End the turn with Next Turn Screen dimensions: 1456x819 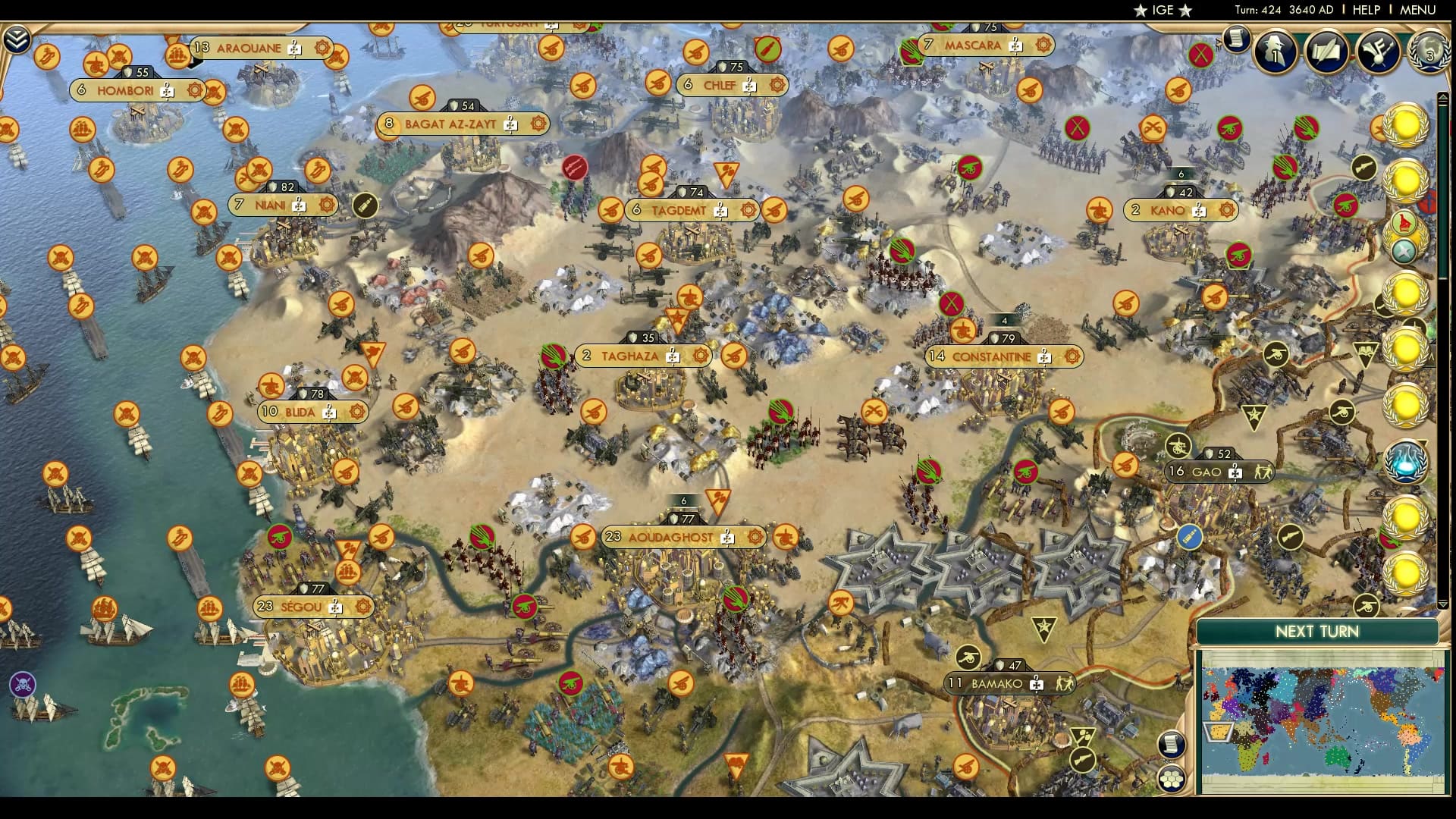tap(1316, 632)
